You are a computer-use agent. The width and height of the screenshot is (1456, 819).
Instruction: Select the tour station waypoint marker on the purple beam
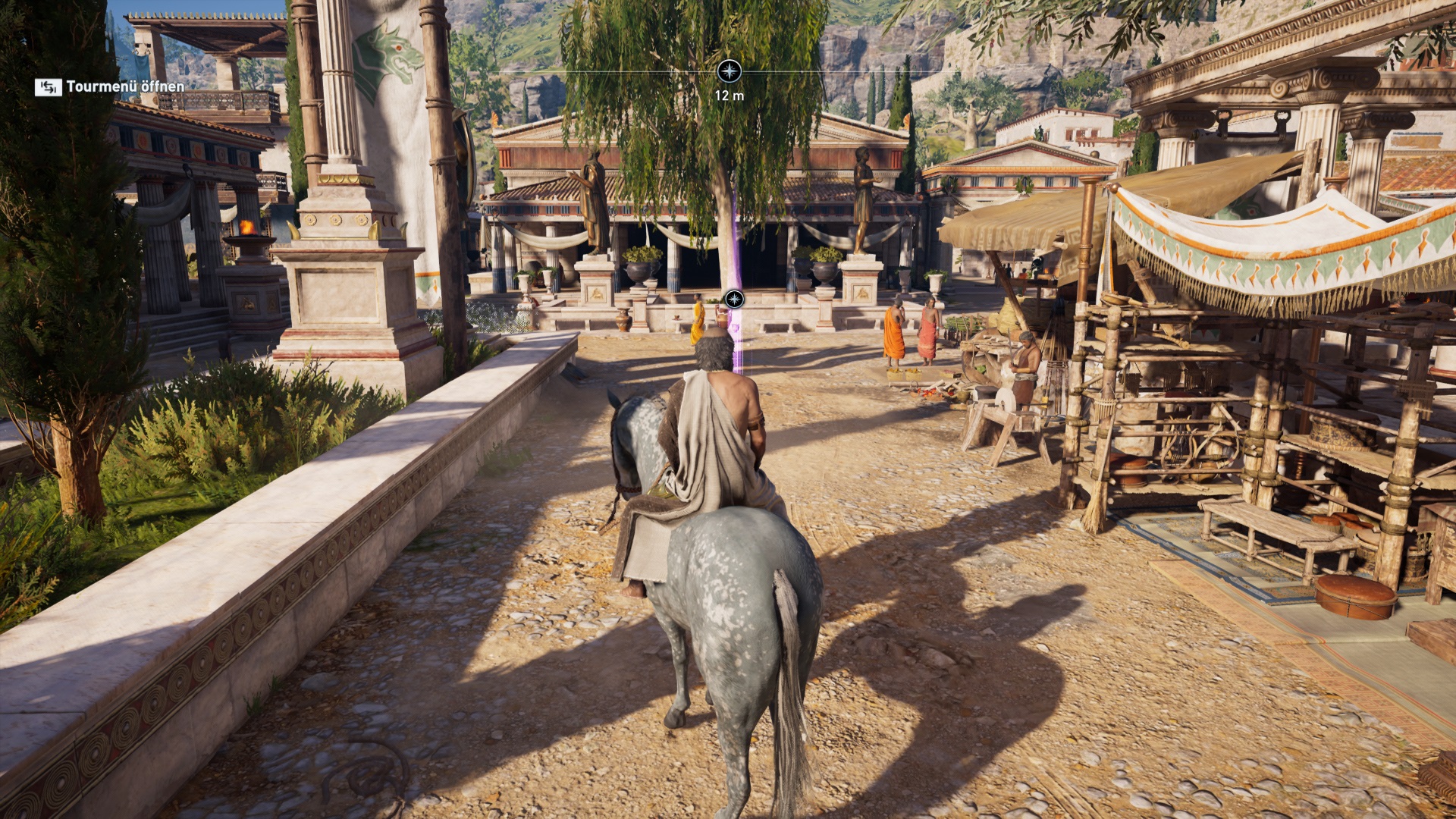click(x=734, y=299)
